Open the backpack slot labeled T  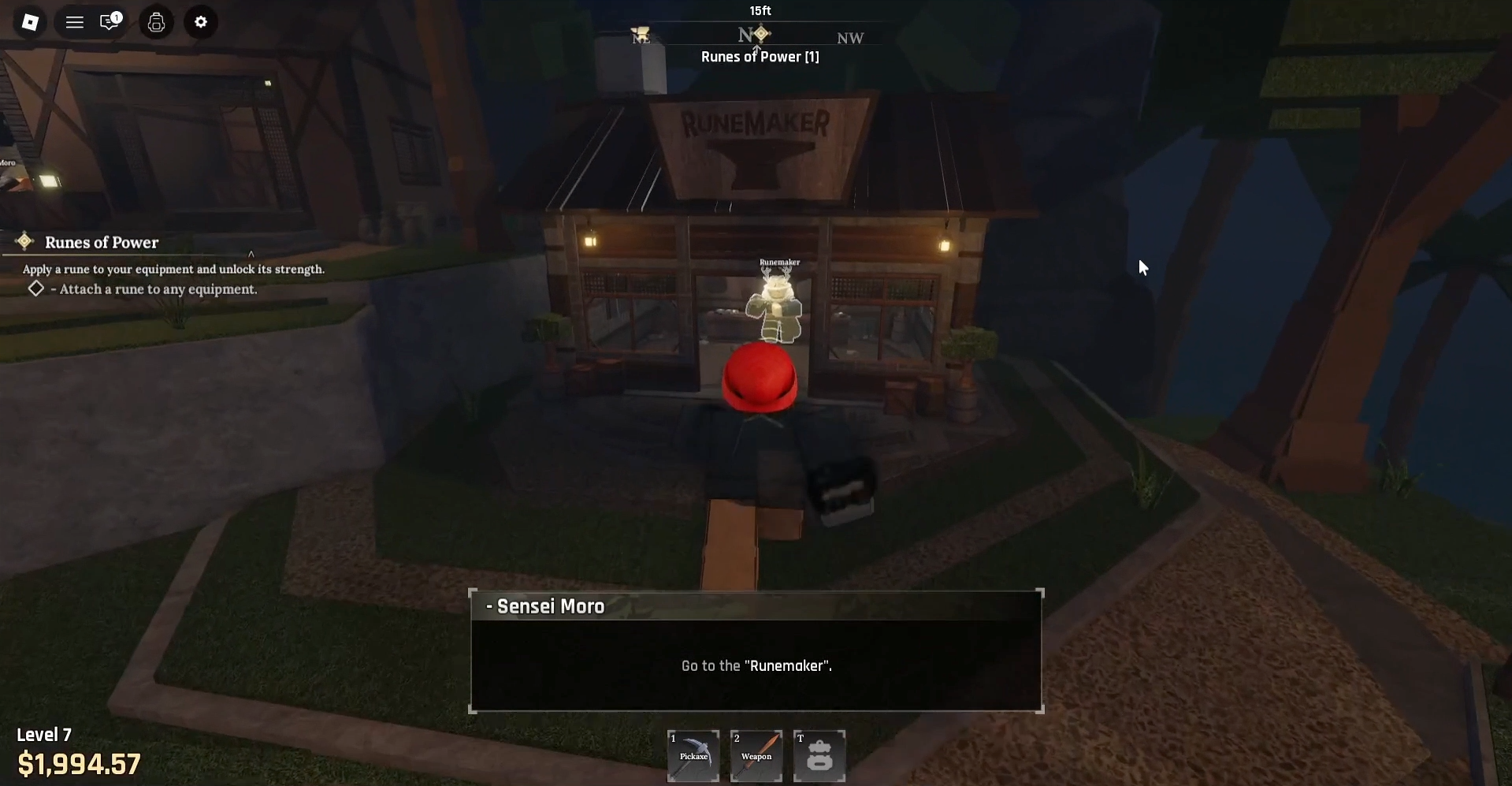[819, 755]
